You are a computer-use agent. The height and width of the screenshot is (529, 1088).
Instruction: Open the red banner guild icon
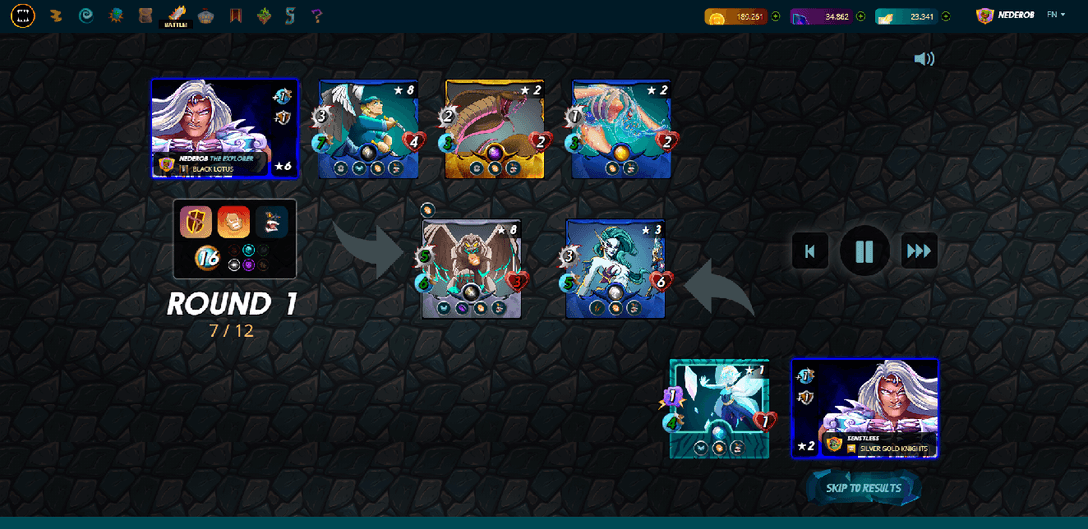[x=236, y=16]
